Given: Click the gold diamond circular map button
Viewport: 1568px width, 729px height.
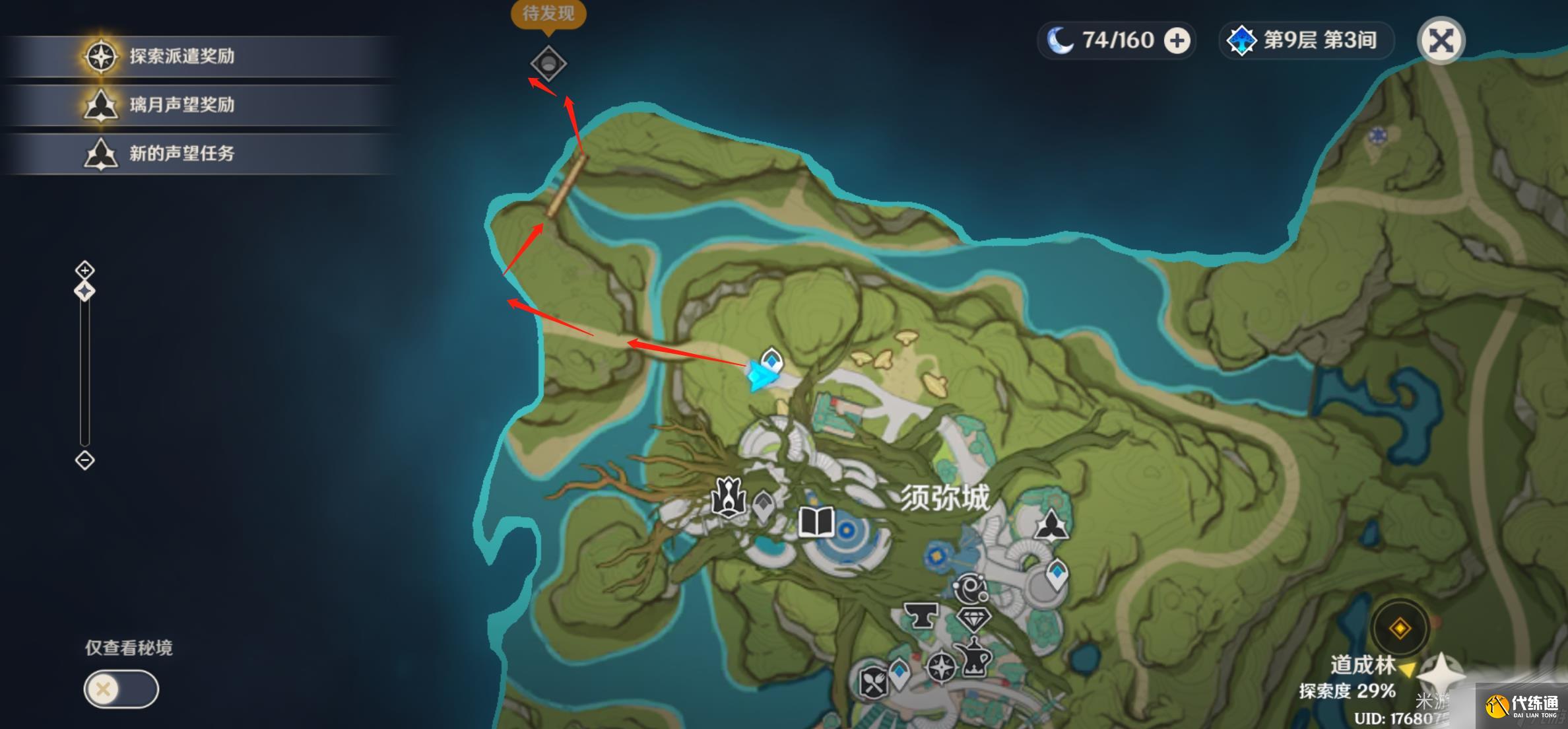Looking at the screenshot, I should pos(1400,628).
